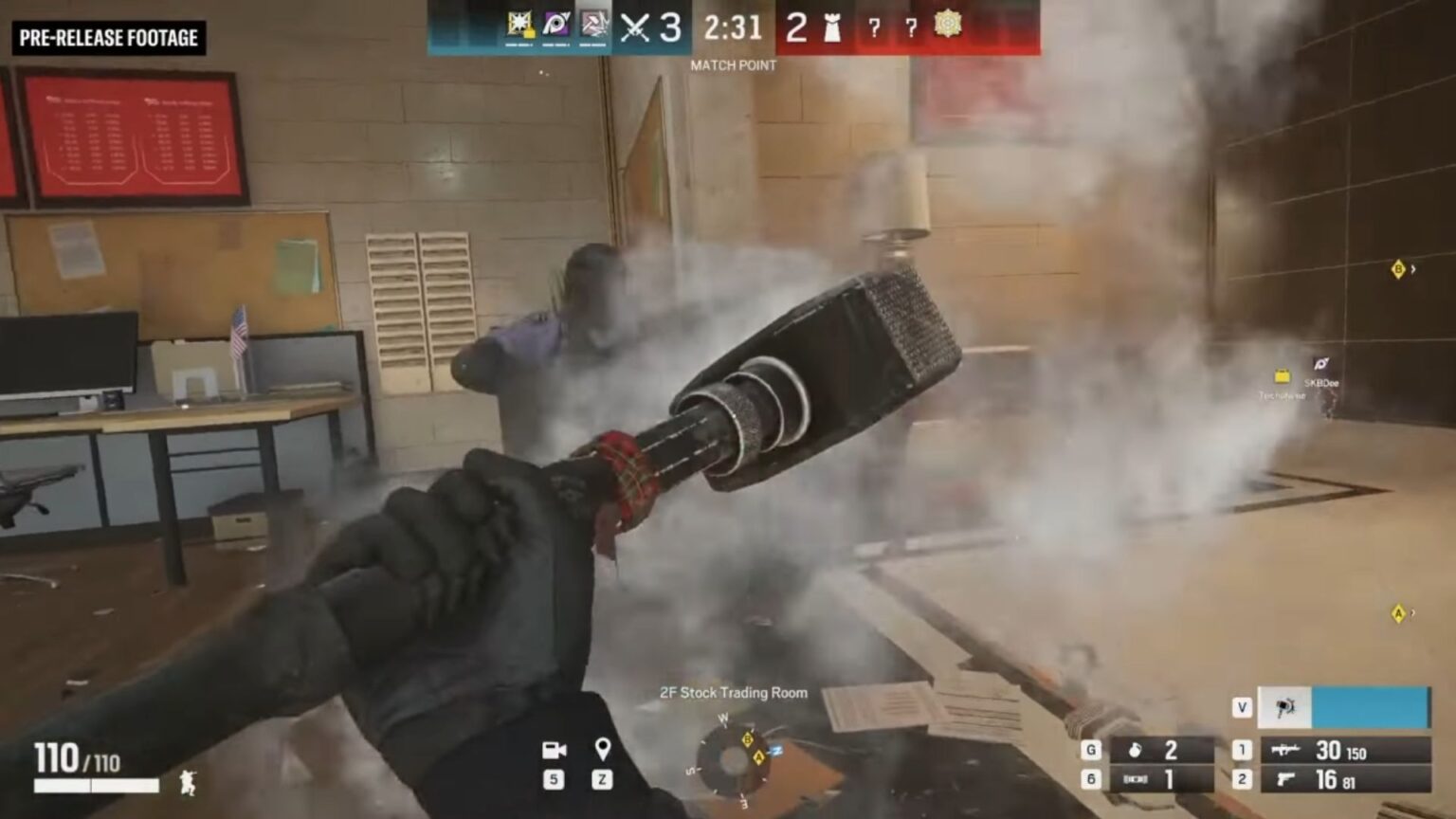Toggle the grayed-out operator portrait on the top bar
The width and height of the screenshot is (1456, 819).
(x=593, y=24)
